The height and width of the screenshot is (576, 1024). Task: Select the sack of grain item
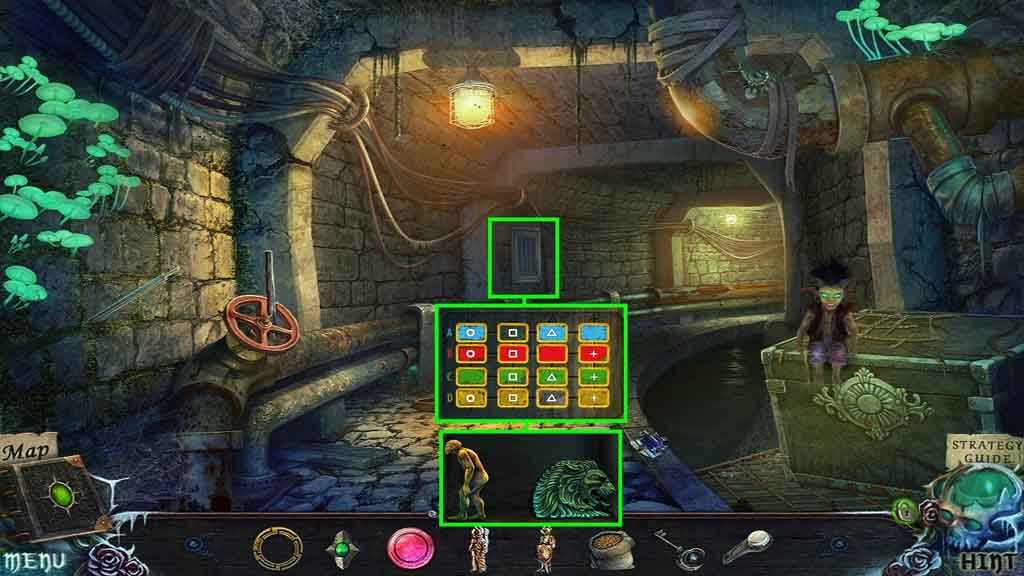(609, 548)
